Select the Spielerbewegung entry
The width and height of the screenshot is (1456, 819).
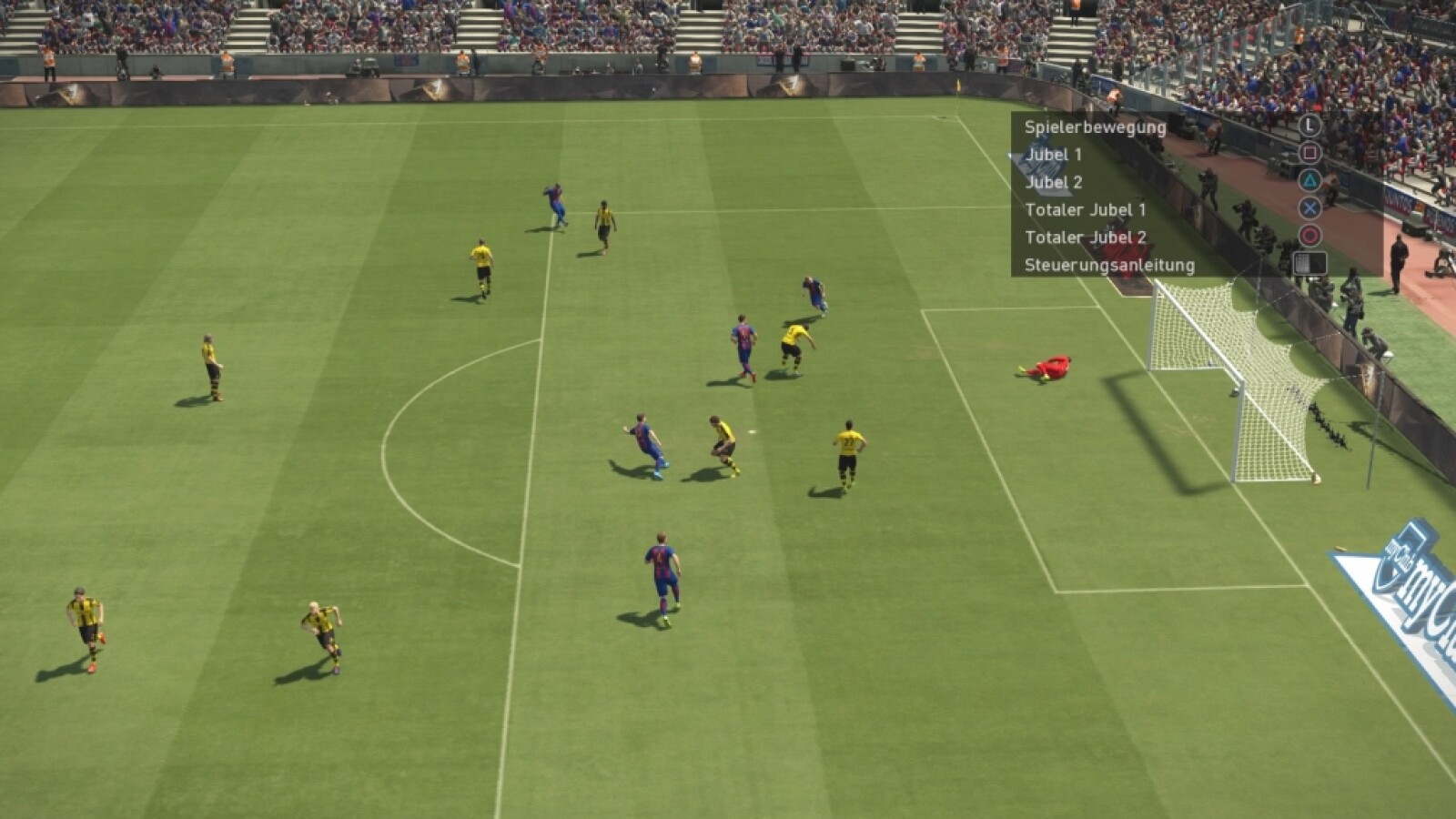[1095, 127]
